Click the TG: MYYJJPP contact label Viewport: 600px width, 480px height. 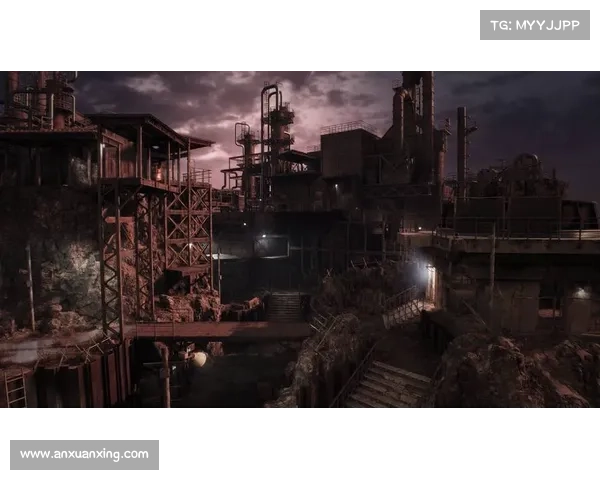pos(535,24)
